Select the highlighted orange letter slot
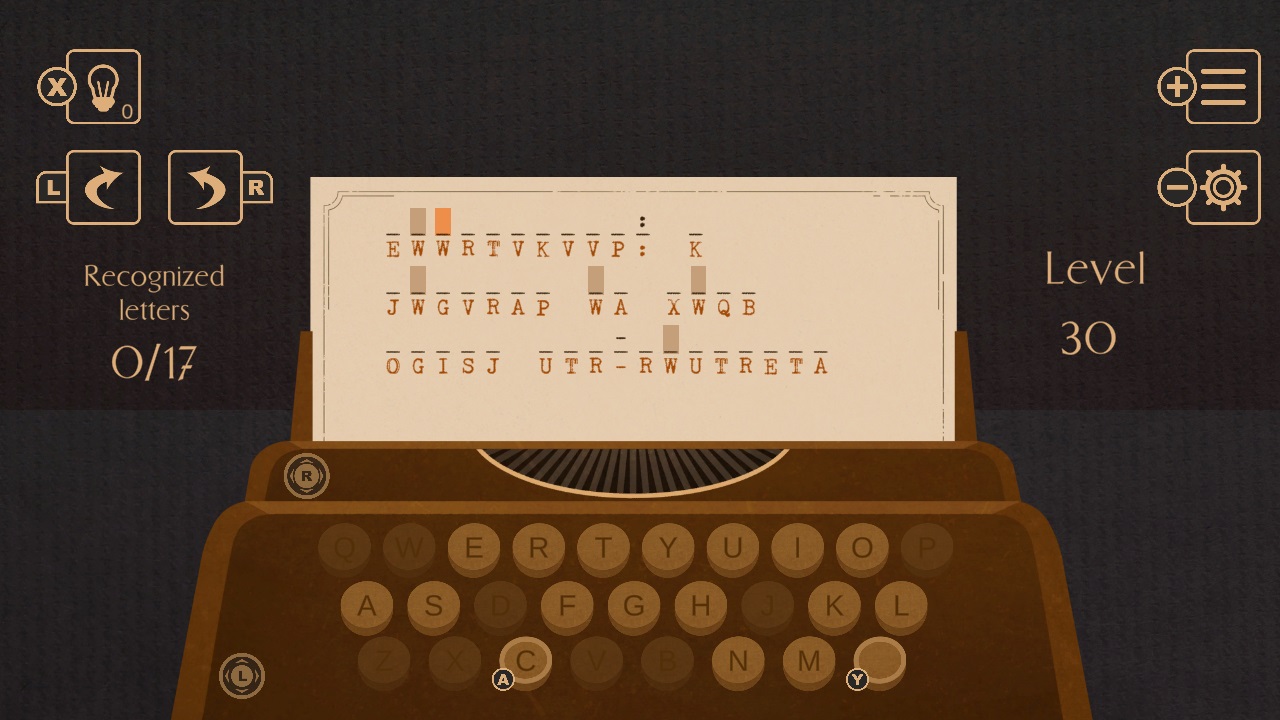The image size is (1280, 720). coord(442,220)
